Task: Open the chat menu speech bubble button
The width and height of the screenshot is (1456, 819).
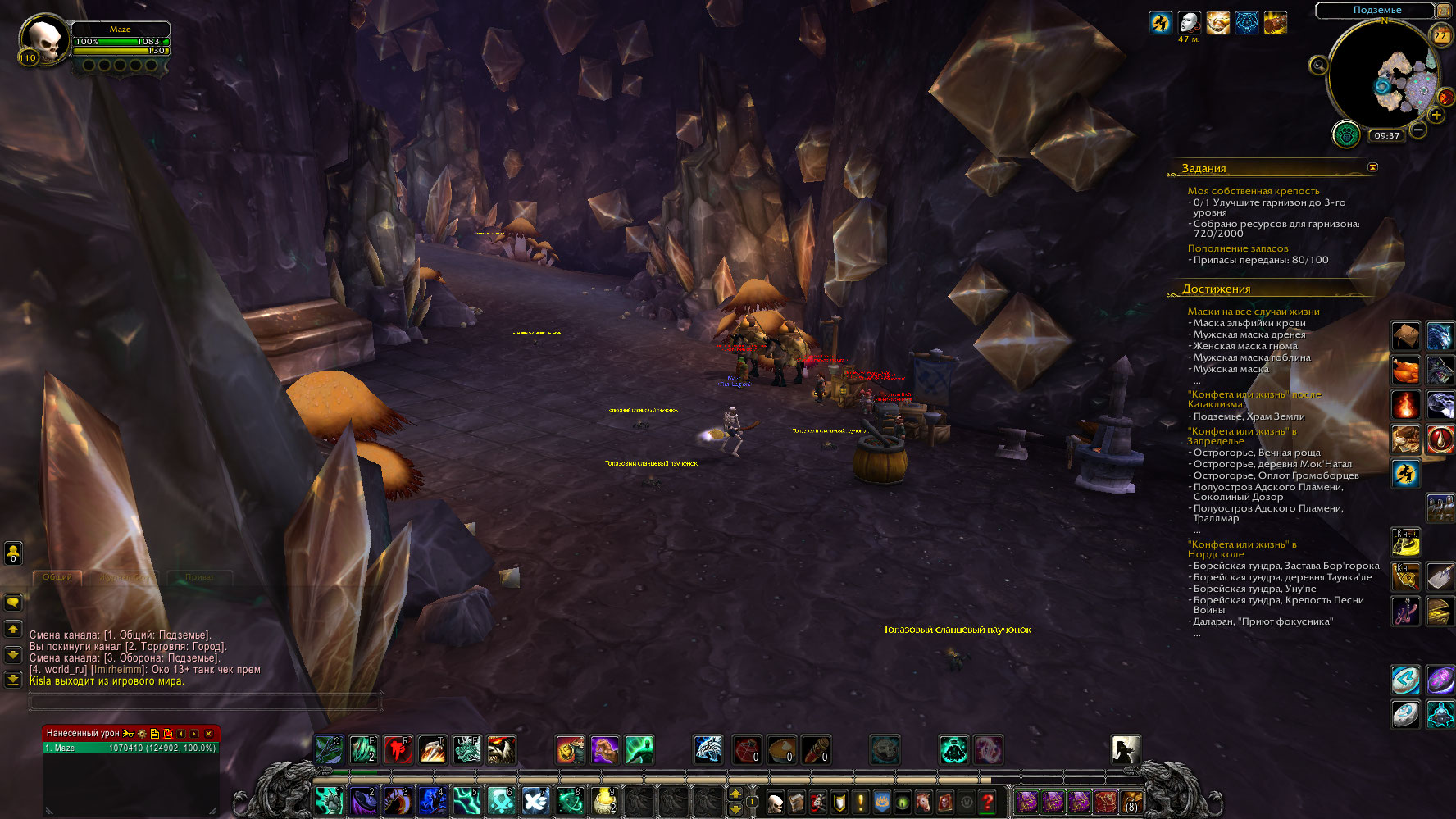Action: point(13,603)
